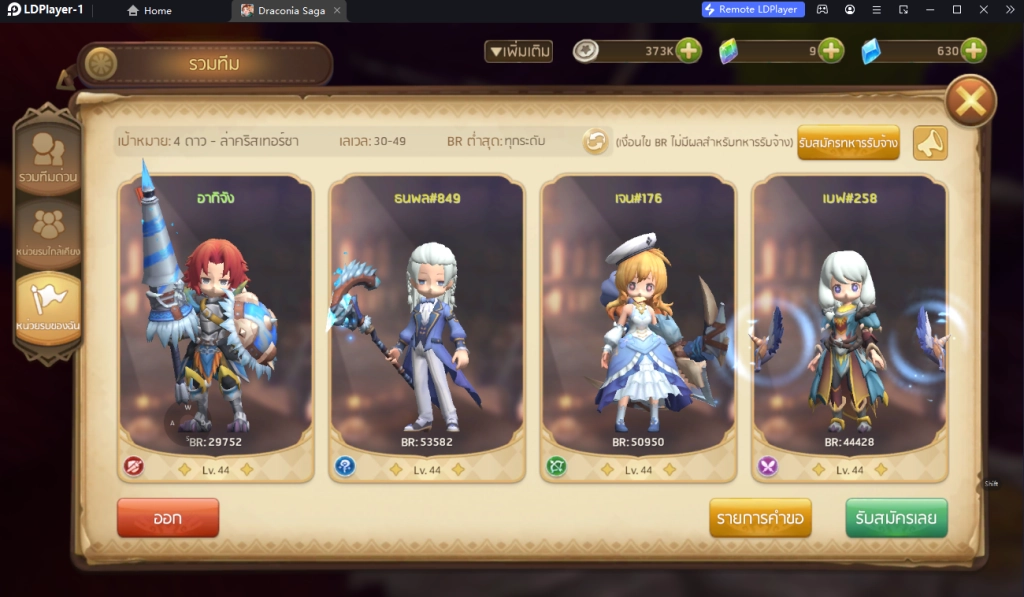Select the flag tab for my squad
Viewport: 1024px width, 597px height.
[x=48, y=307]
